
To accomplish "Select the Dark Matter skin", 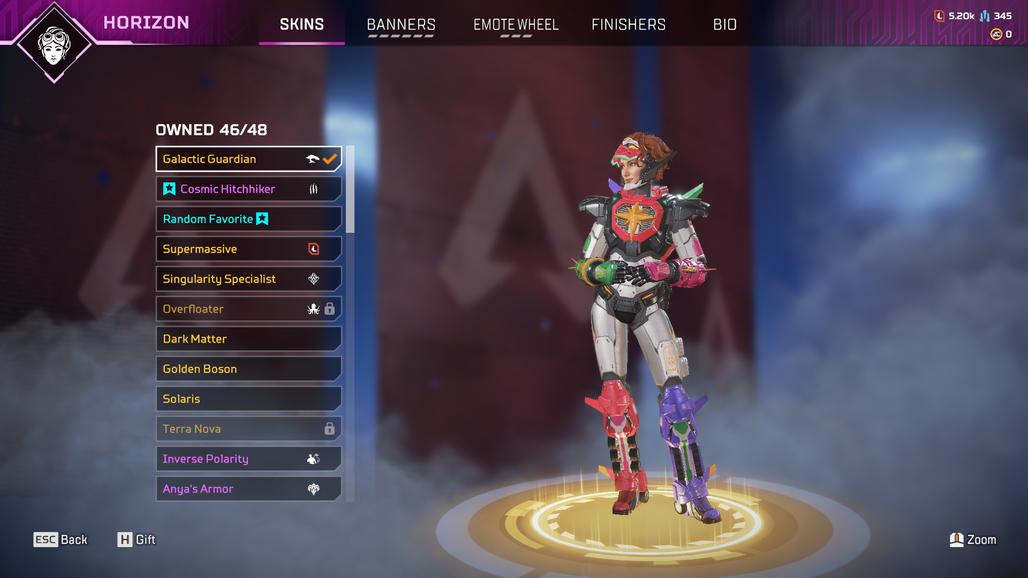I will [x=248, y=339].
